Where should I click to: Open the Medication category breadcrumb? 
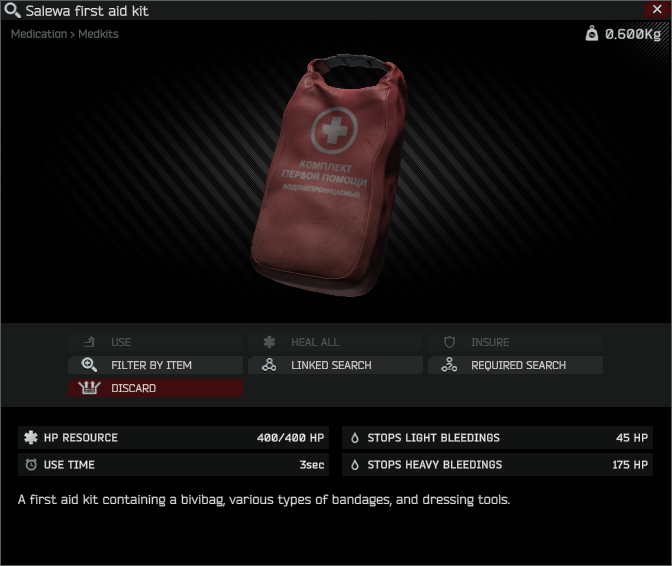(x=39, y=34)
